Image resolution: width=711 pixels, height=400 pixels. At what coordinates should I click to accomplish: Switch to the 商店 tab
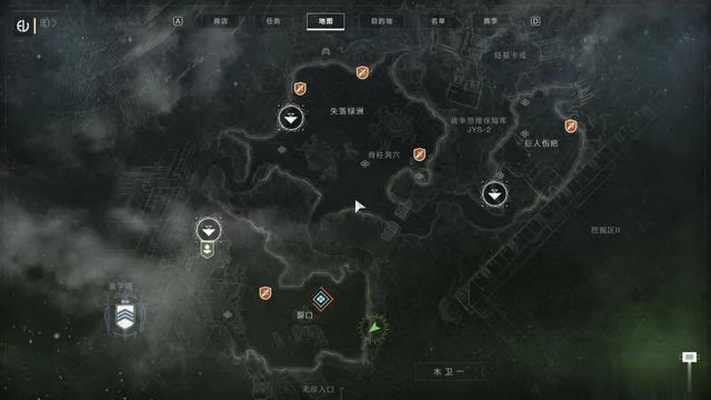click(x=221, y=20)
